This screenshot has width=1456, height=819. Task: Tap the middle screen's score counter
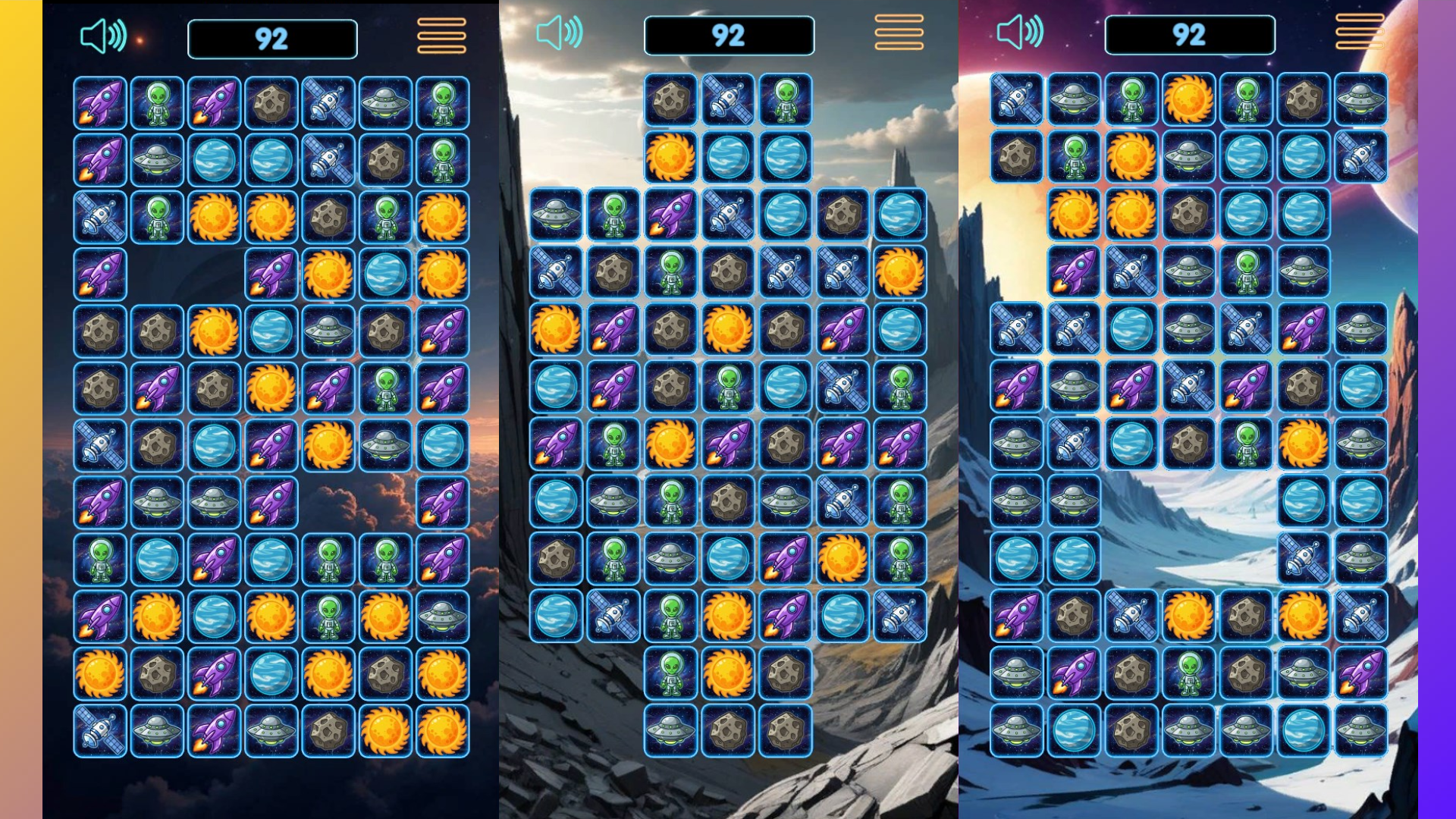(x=728, y=36)
